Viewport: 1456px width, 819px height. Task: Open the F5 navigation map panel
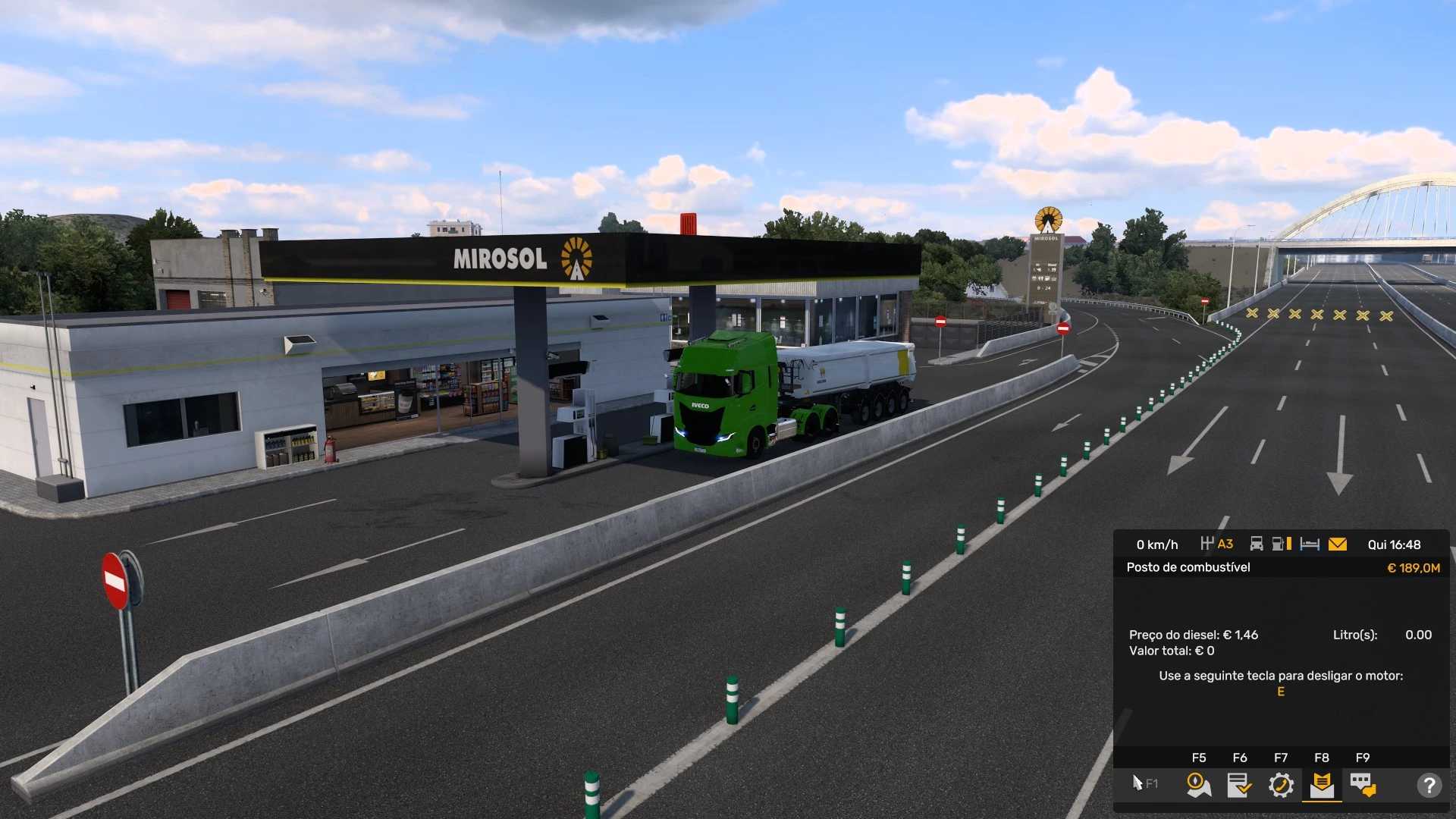tap(1198, 785)
